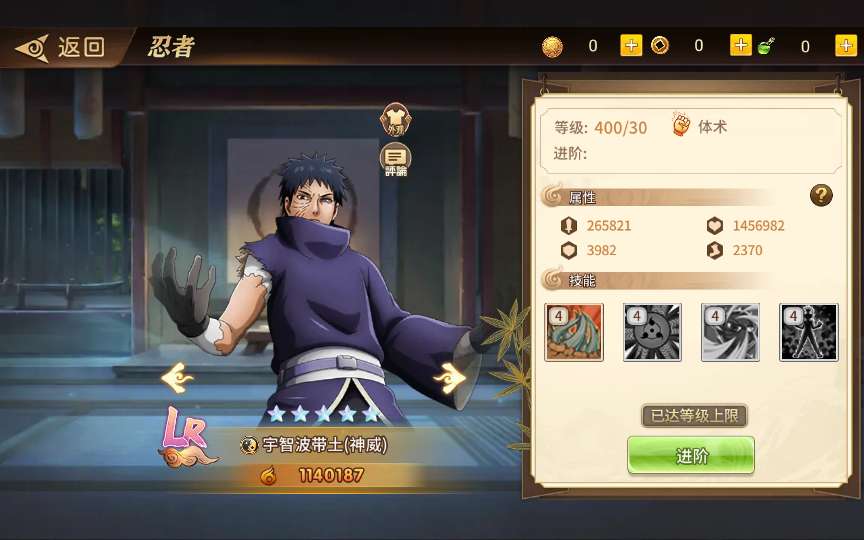View the Sharingan eye skill icon
This screenshot has width=864, height=540.
tap(652, 332)
